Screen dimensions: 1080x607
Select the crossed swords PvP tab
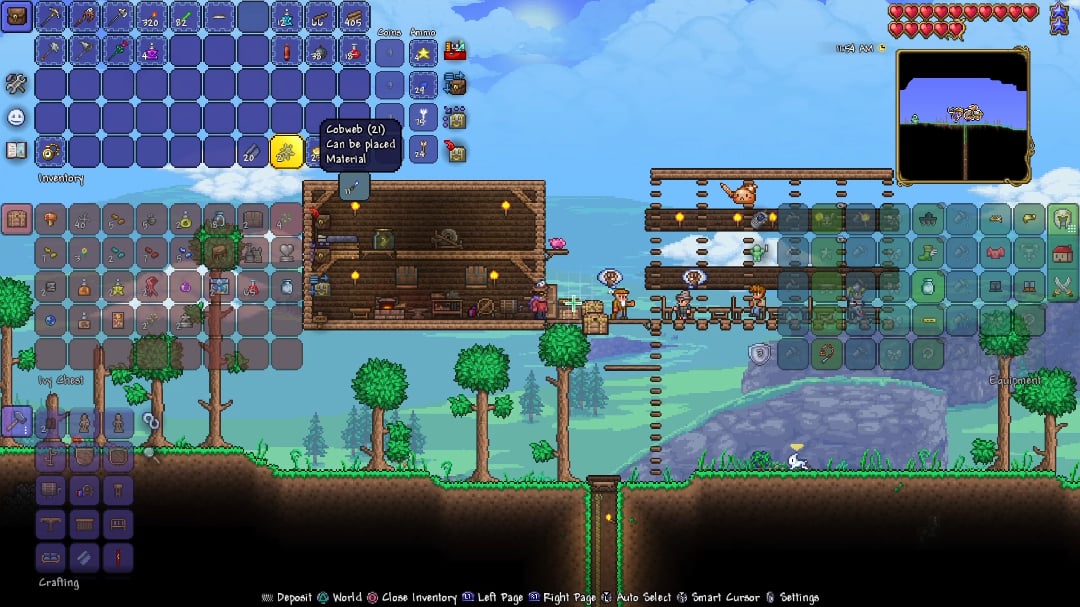(1062, 287)
